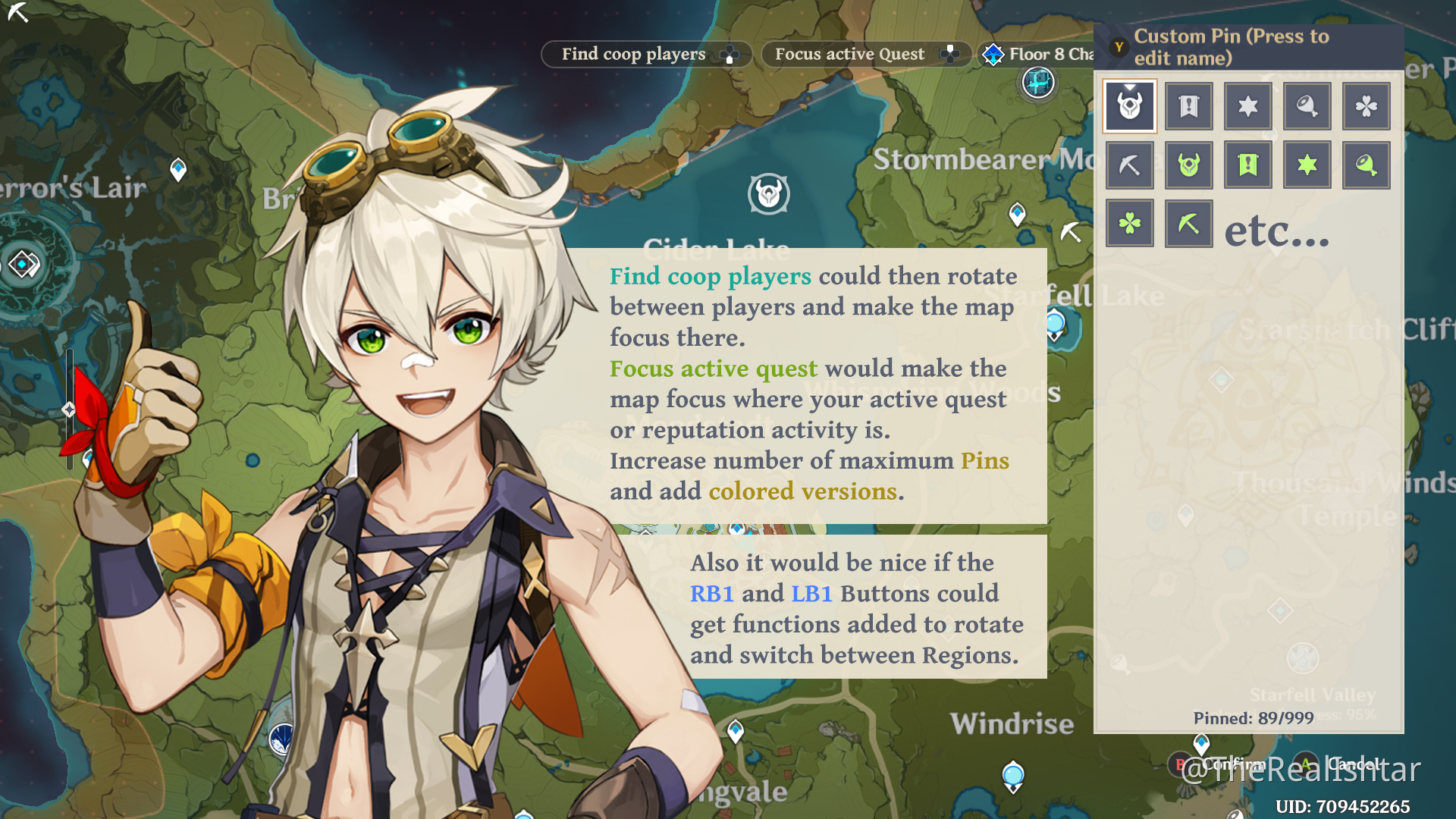This screenshot has height=819, width=1456.
Task: Select the green monster head pin icon
Action: (x=1188, y=165)
